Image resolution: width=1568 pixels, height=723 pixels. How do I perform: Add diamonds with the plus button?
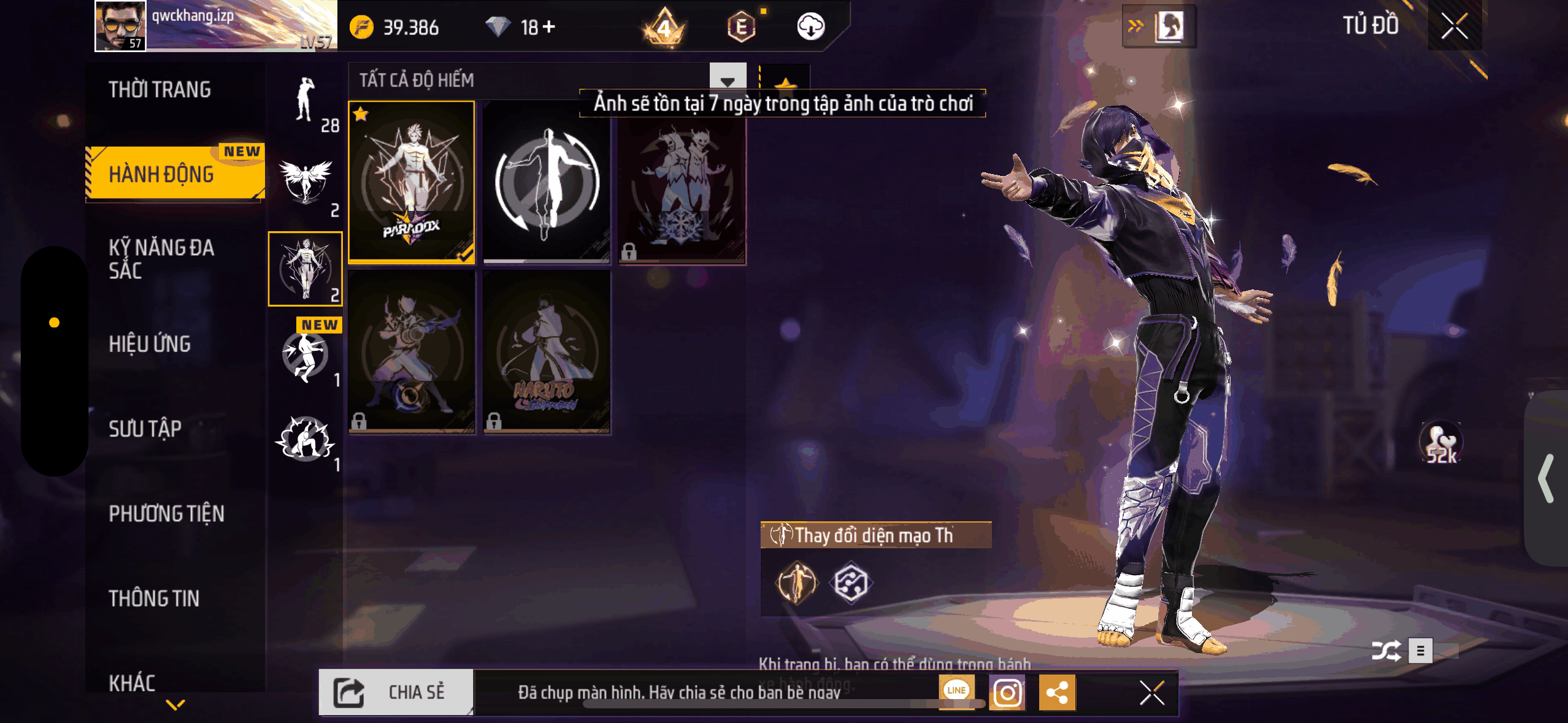click(549, 27)
